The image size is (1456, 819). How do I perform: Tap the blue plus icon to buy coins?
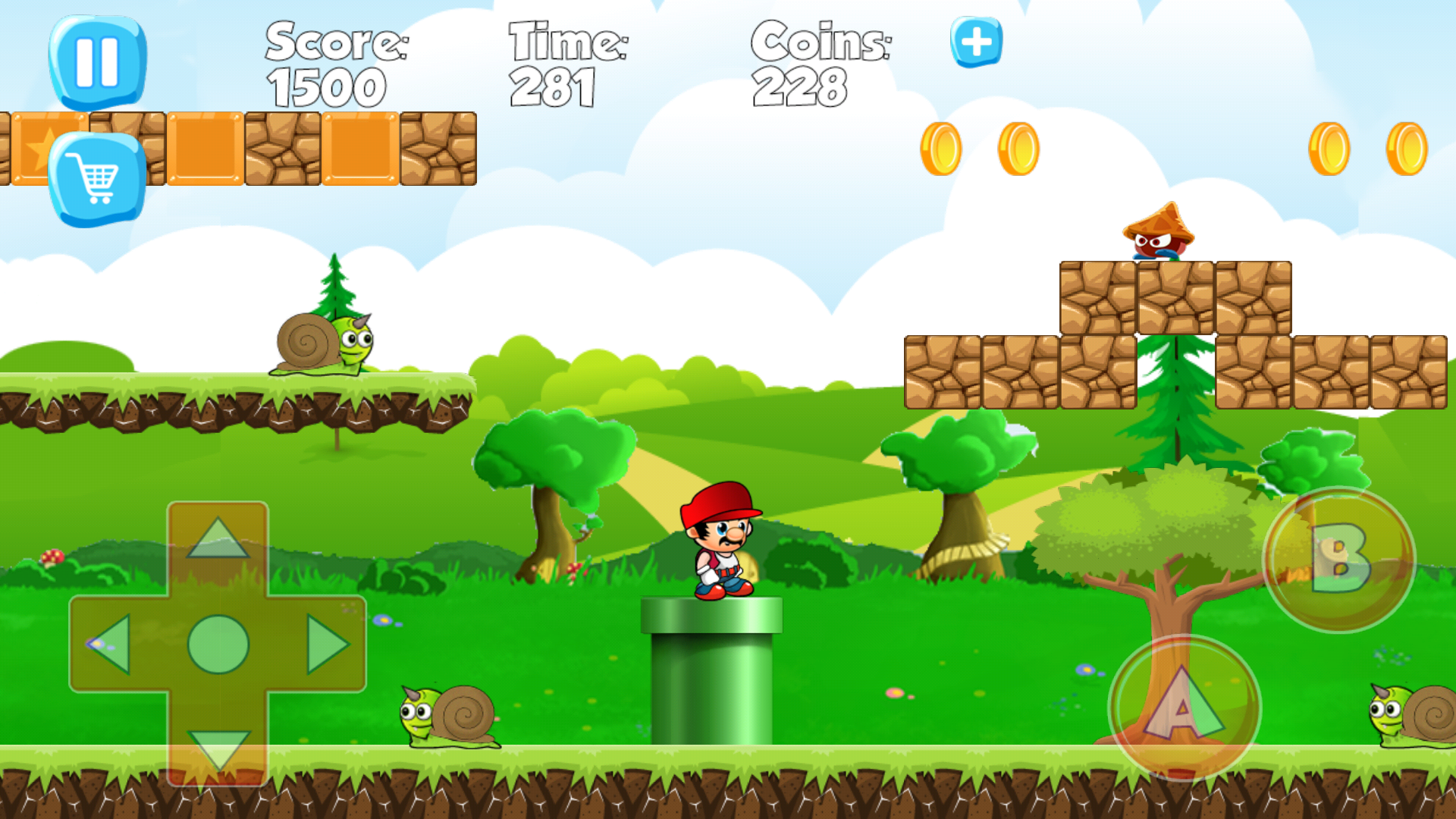[974, 41]
